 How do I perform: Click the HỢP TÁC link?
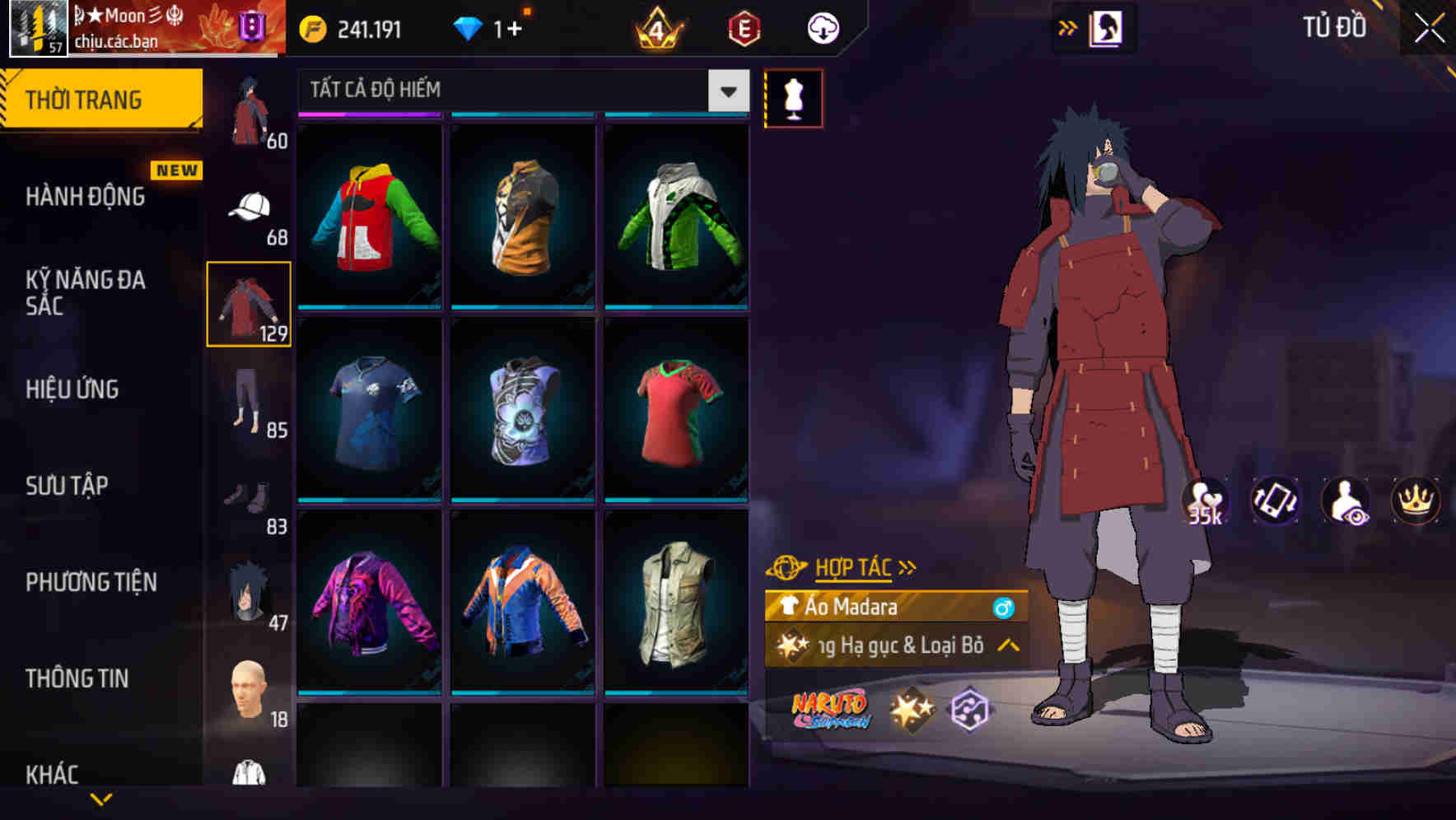click(854, 566)
